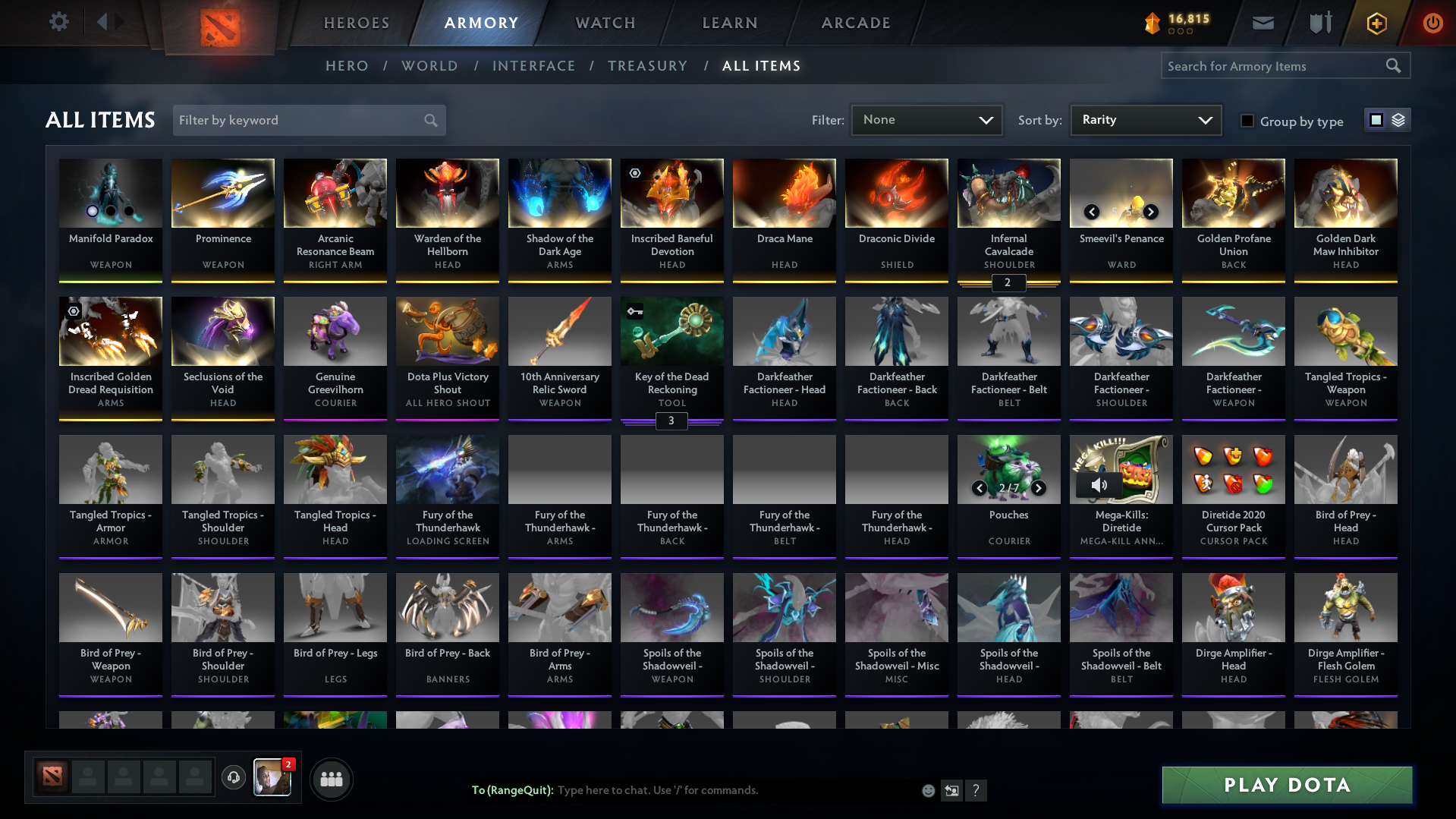Image resolution: width=1456 pixels, height=819 pixels.
Task: Select the grid view toggle
Action: click(x=1377, y=120)
